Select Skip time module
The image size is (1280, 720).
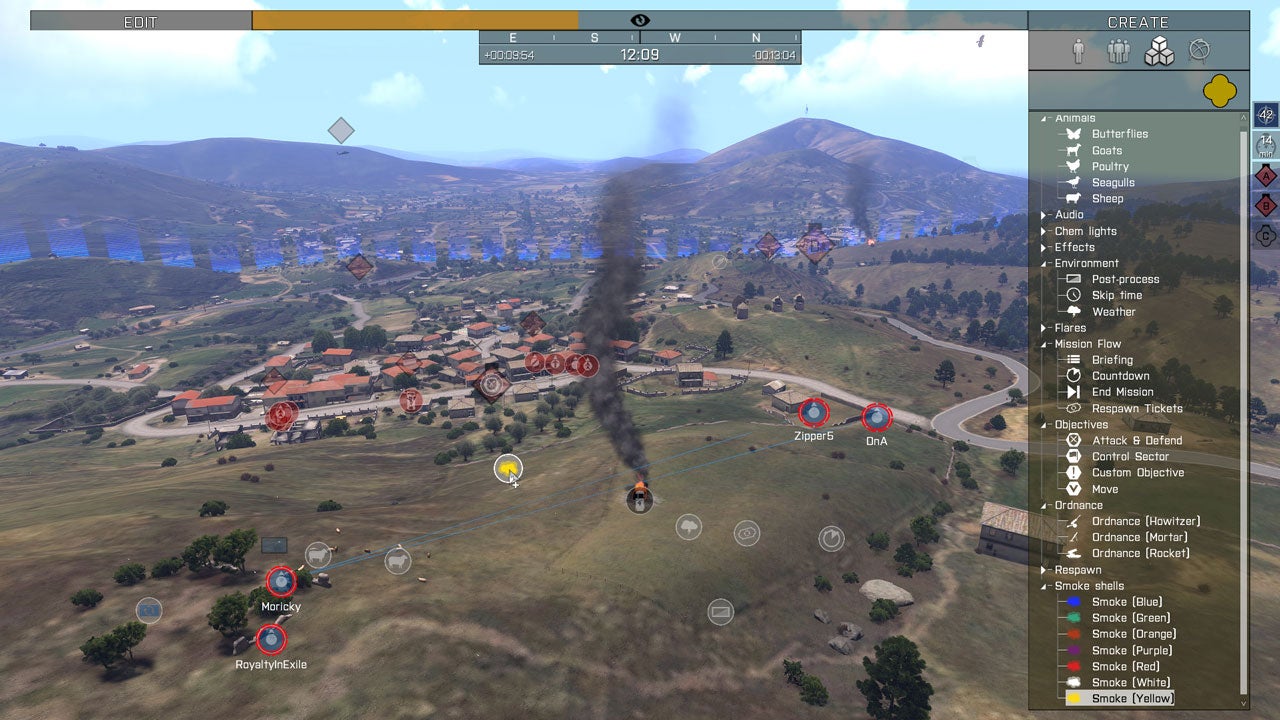[x=1116, y=296]
